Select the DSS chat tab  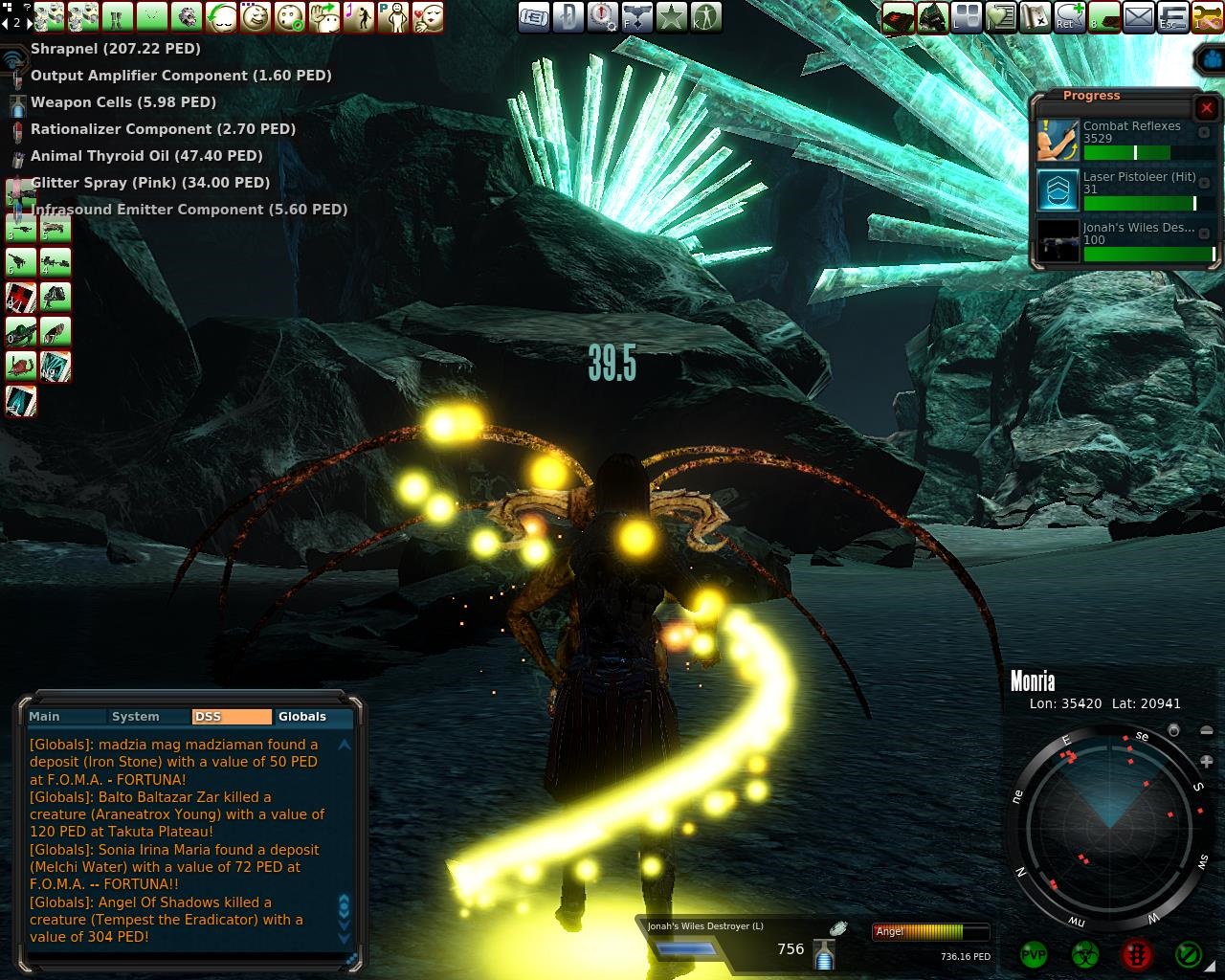pyautogui.click(x=231, y=716)
